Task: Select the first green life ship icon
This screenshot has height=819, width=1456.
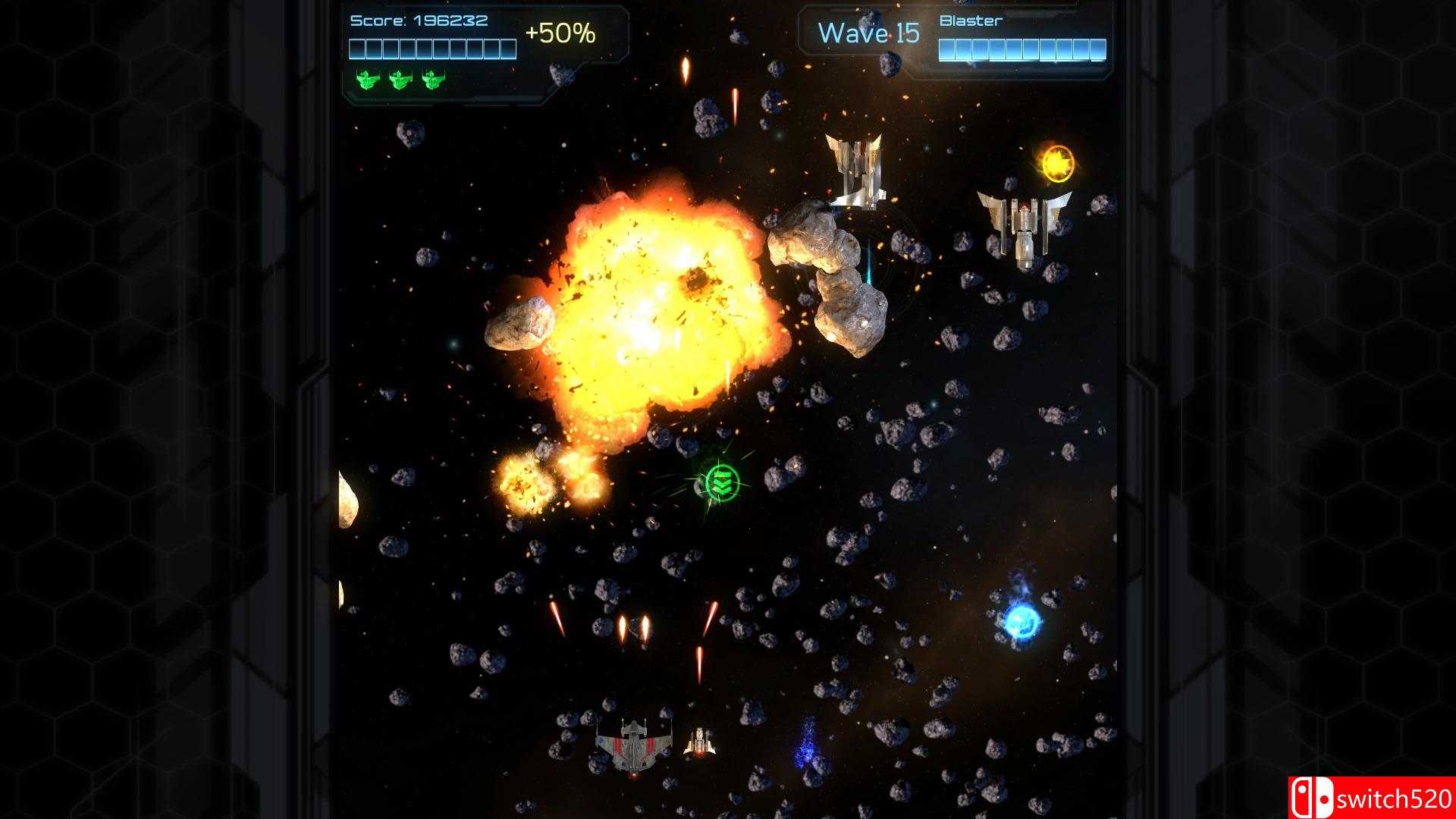Action: coord(368,80)
